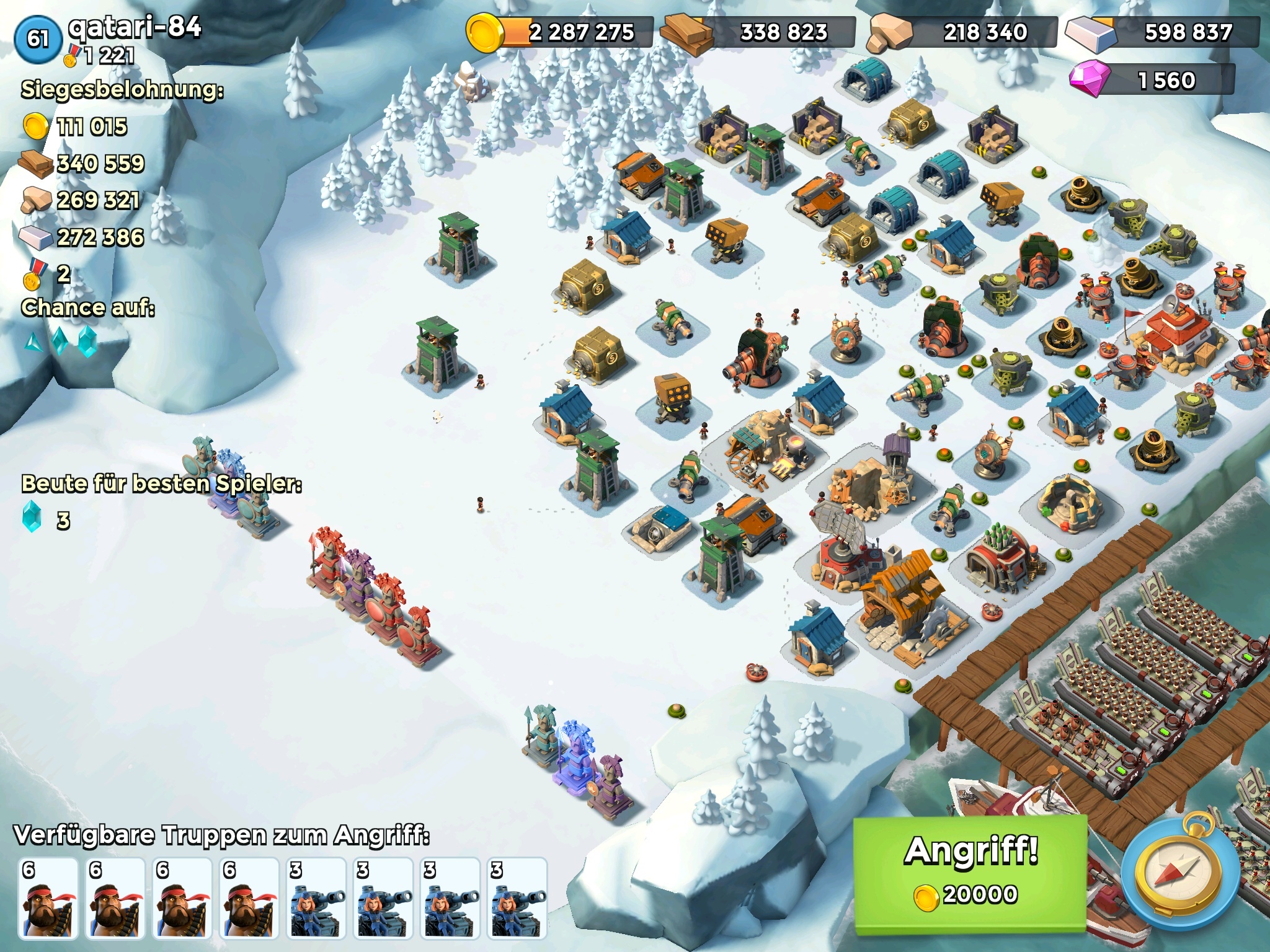Screen dimensions: 1270x952
Task: Open the diamond shop from the gem counter
Action: pyautogui.click(x=1151, y=80)
